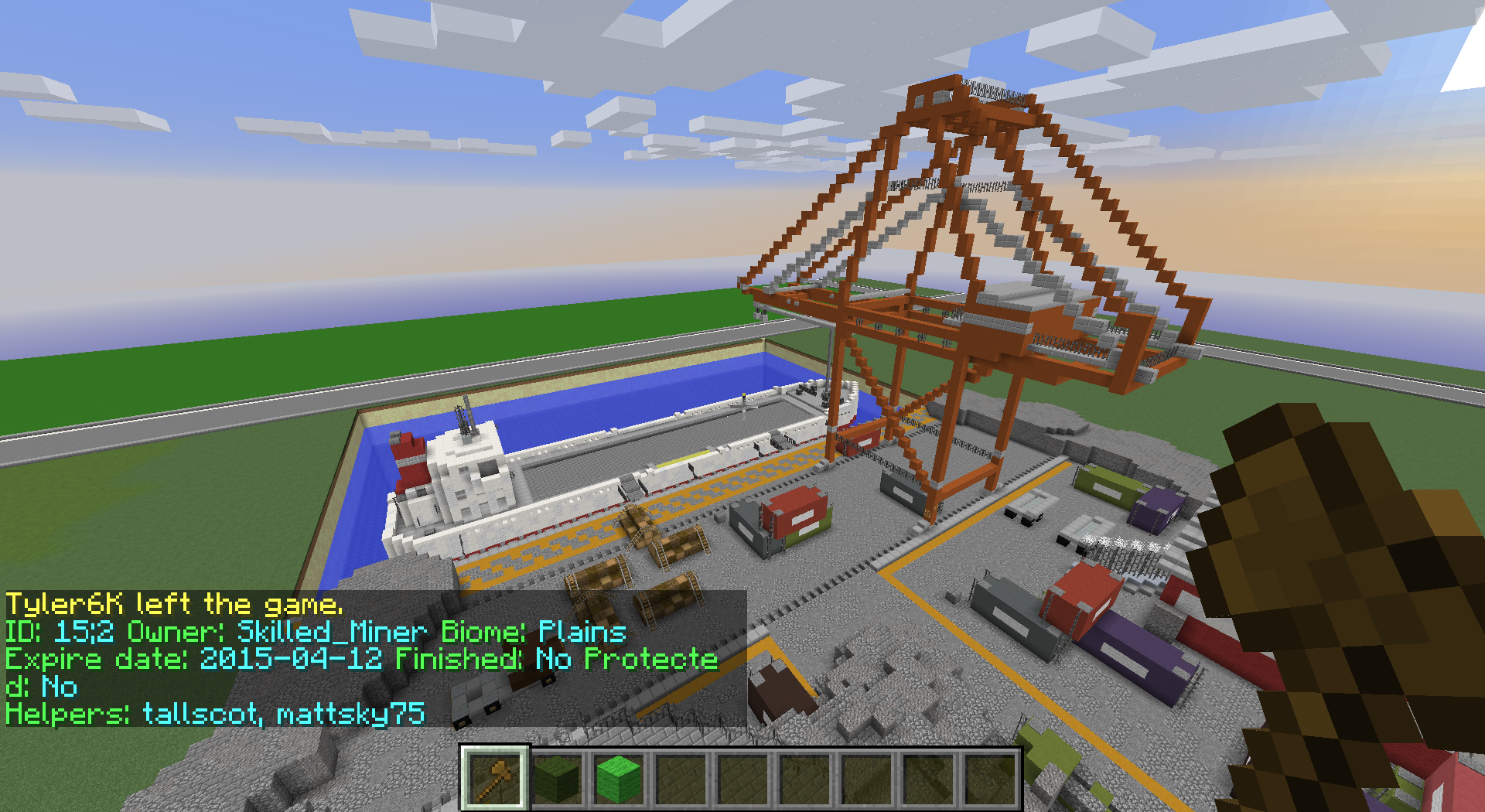
Task: Select the wooden axe hotbar slot
Action: 495,778
